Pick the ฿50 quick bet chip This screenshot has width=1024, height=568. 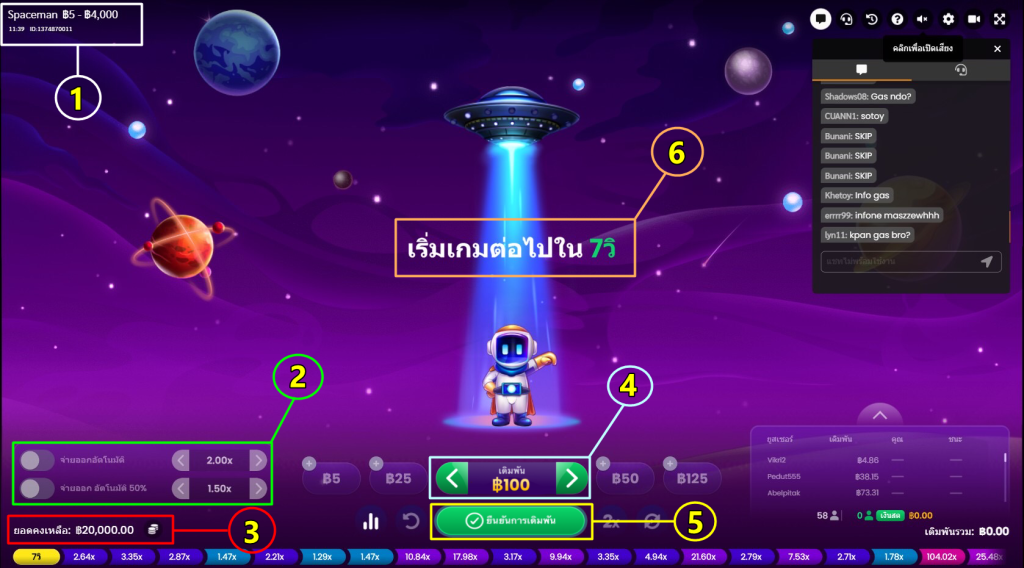coord(625,479)
